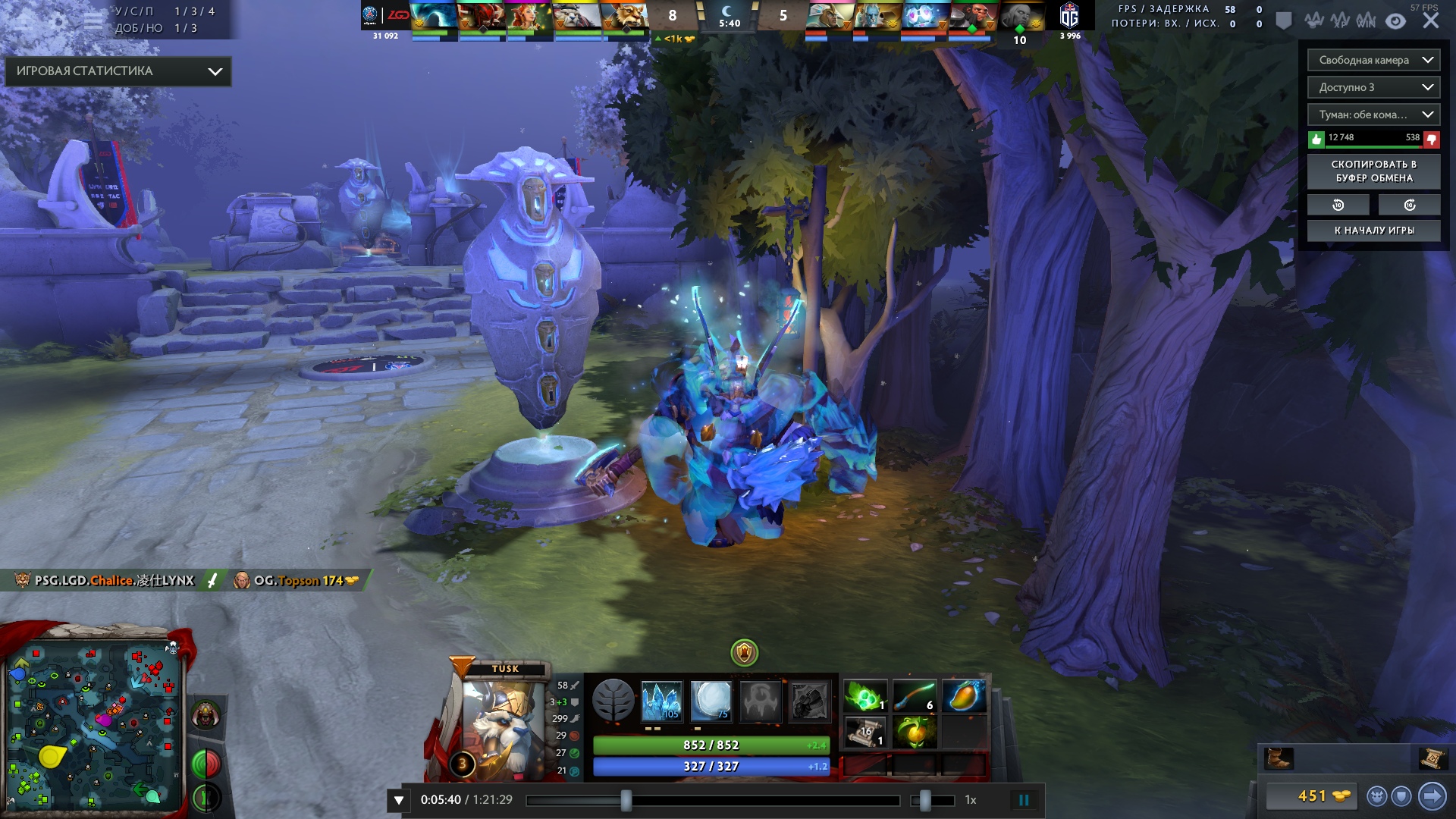Give the replay a thumbs down
1456x819 pixels.
click(x=1431, y=139)
